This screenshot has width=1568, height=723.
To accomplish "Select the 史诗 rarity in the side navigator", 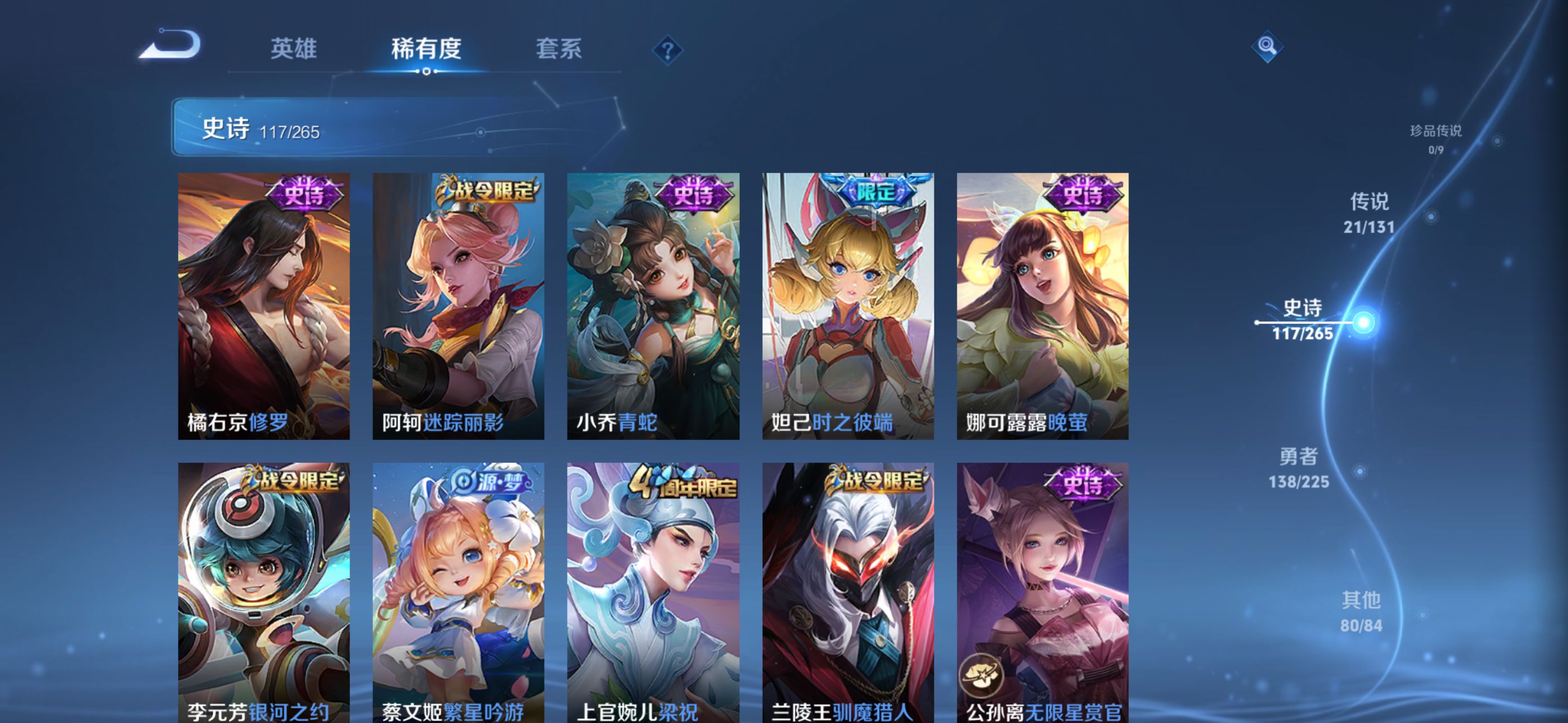I will (1303, 319).
